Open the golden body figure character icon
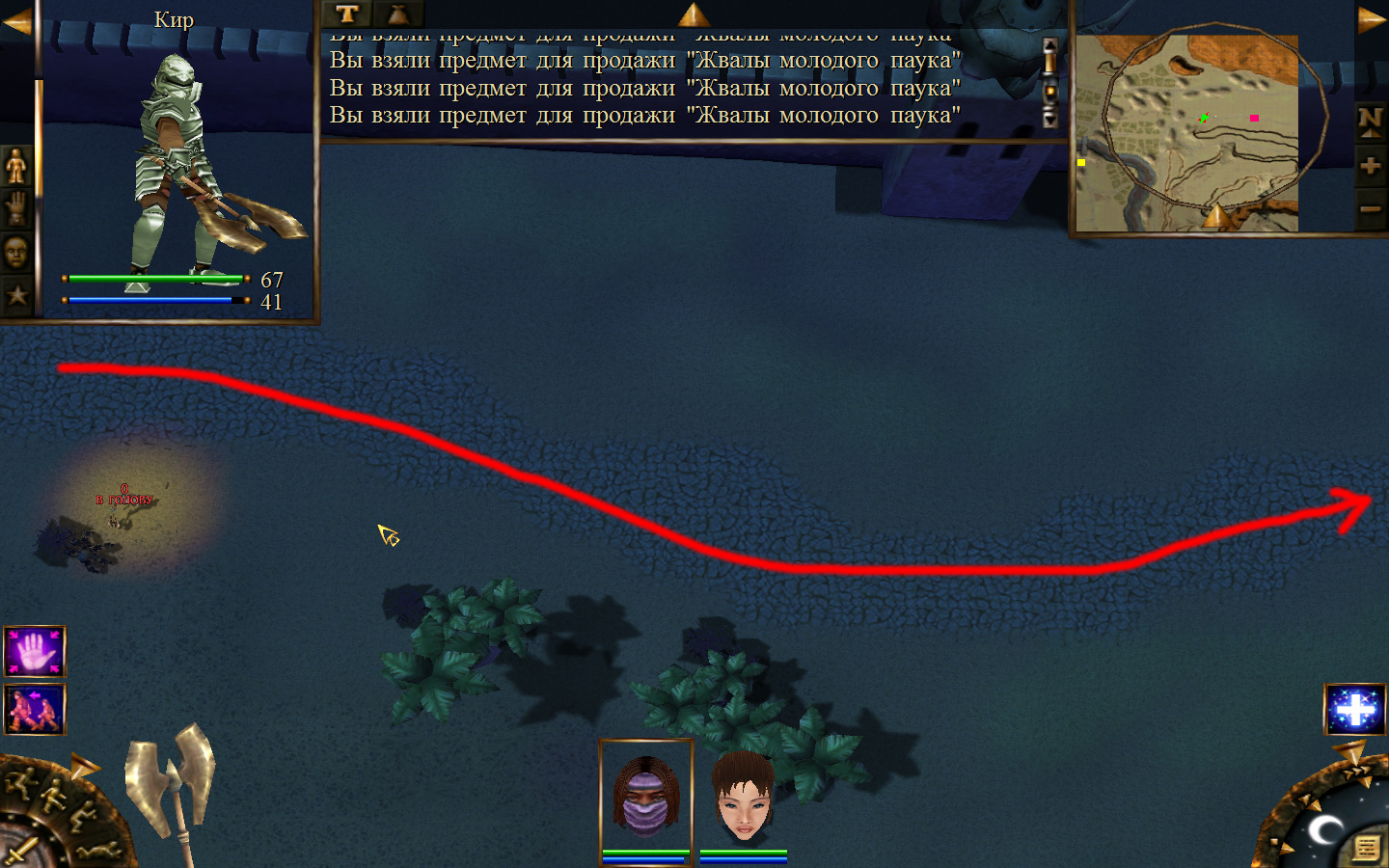The height and width of the screenshot is (868, 1389). (16, 166)
